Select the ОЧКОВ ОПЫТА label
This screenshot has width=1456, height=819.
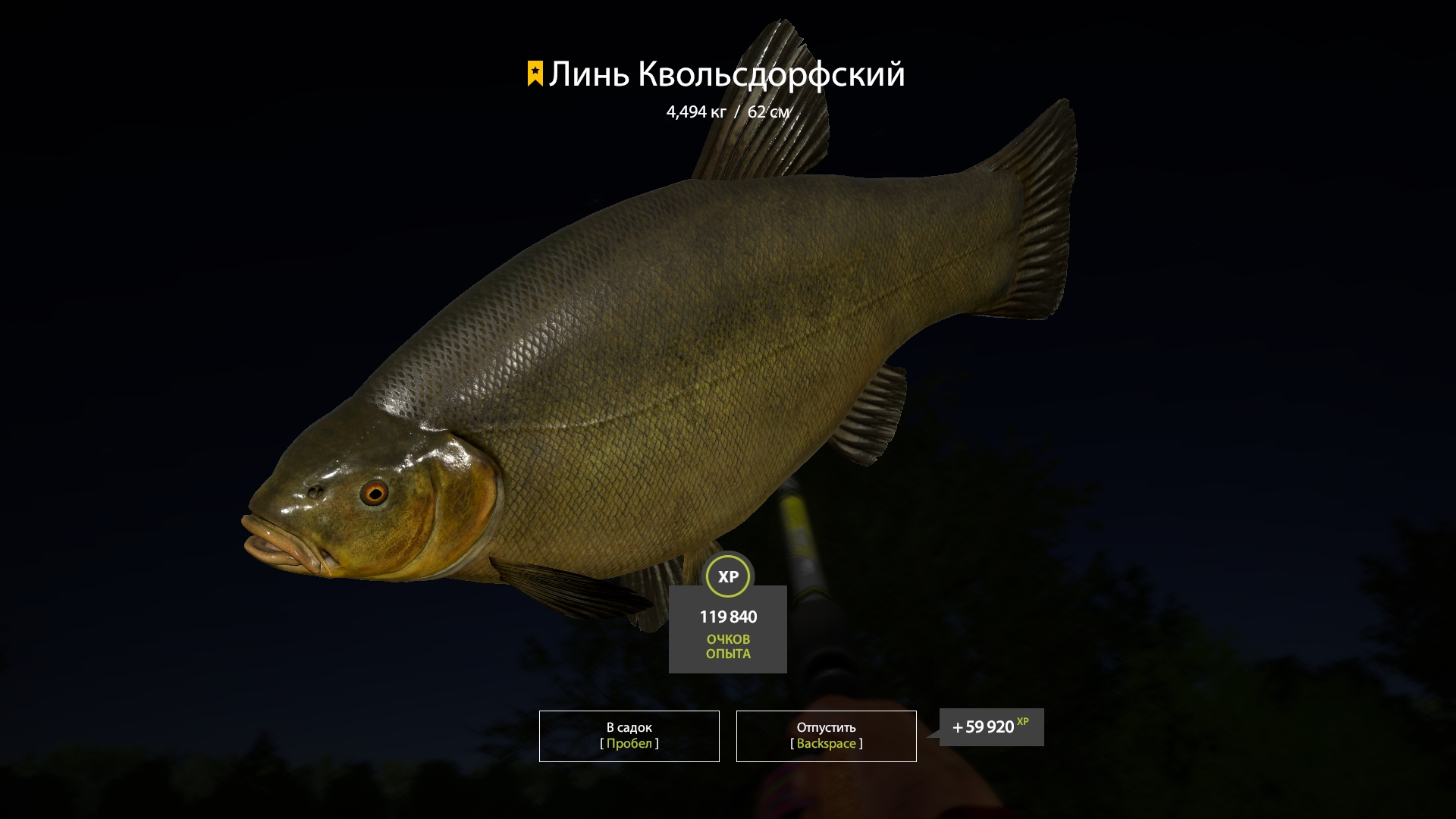(x=727, y=646)
